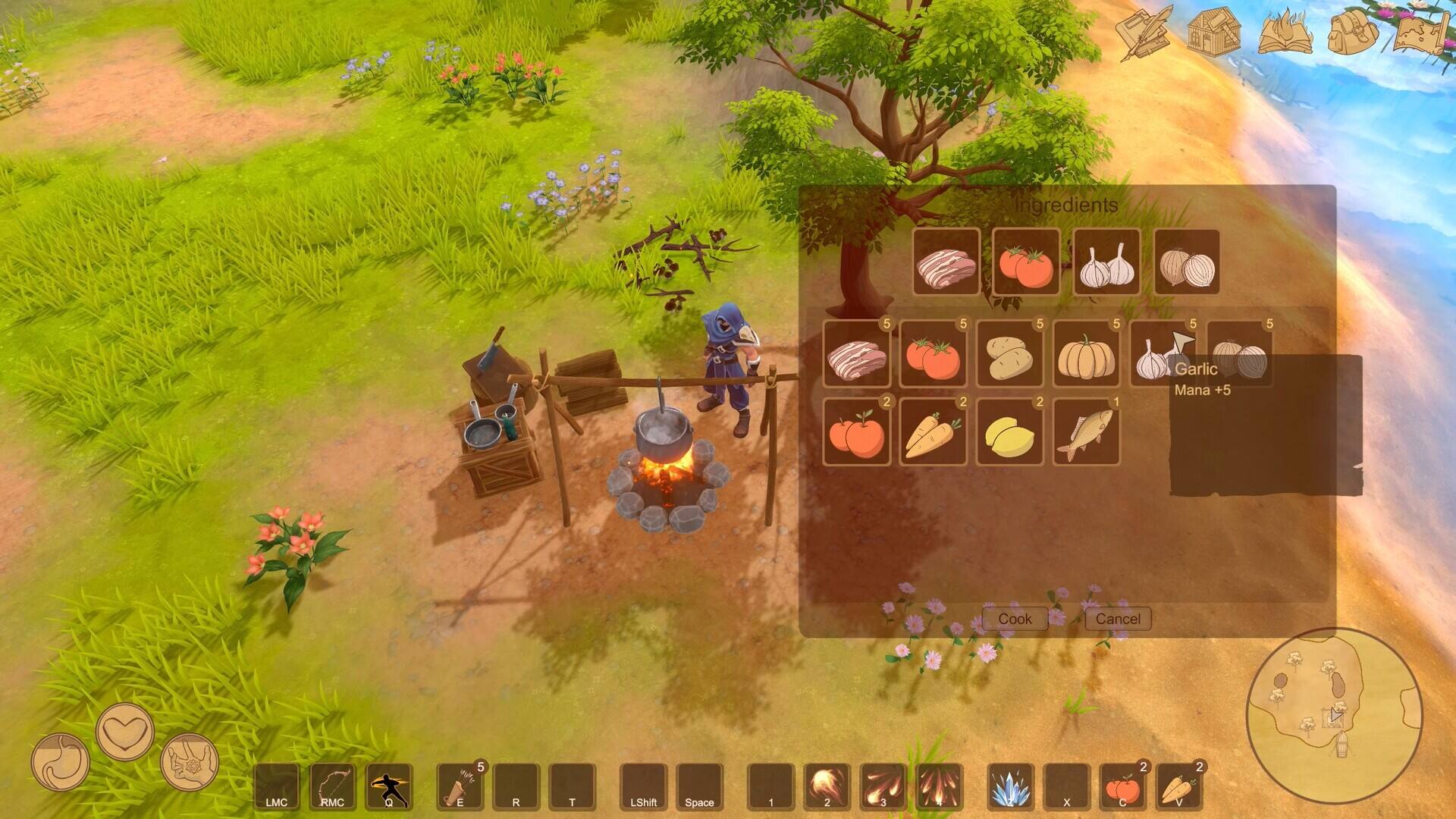1456x819 pixels.
Task: Click the tomato stack showing count 5
Action: (933, 354)
